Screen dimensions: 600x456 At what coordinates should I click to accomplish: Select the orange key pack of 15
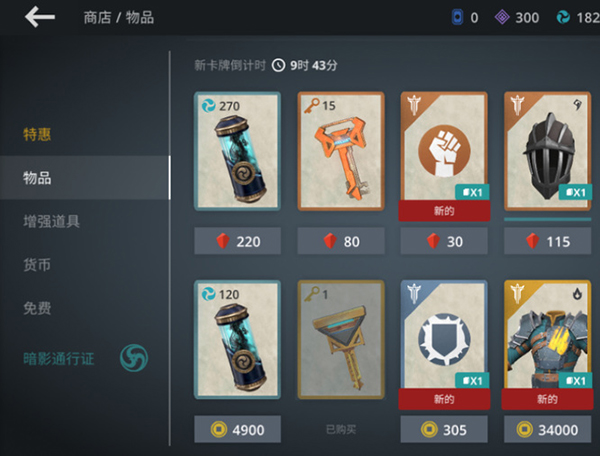point(340,150)
